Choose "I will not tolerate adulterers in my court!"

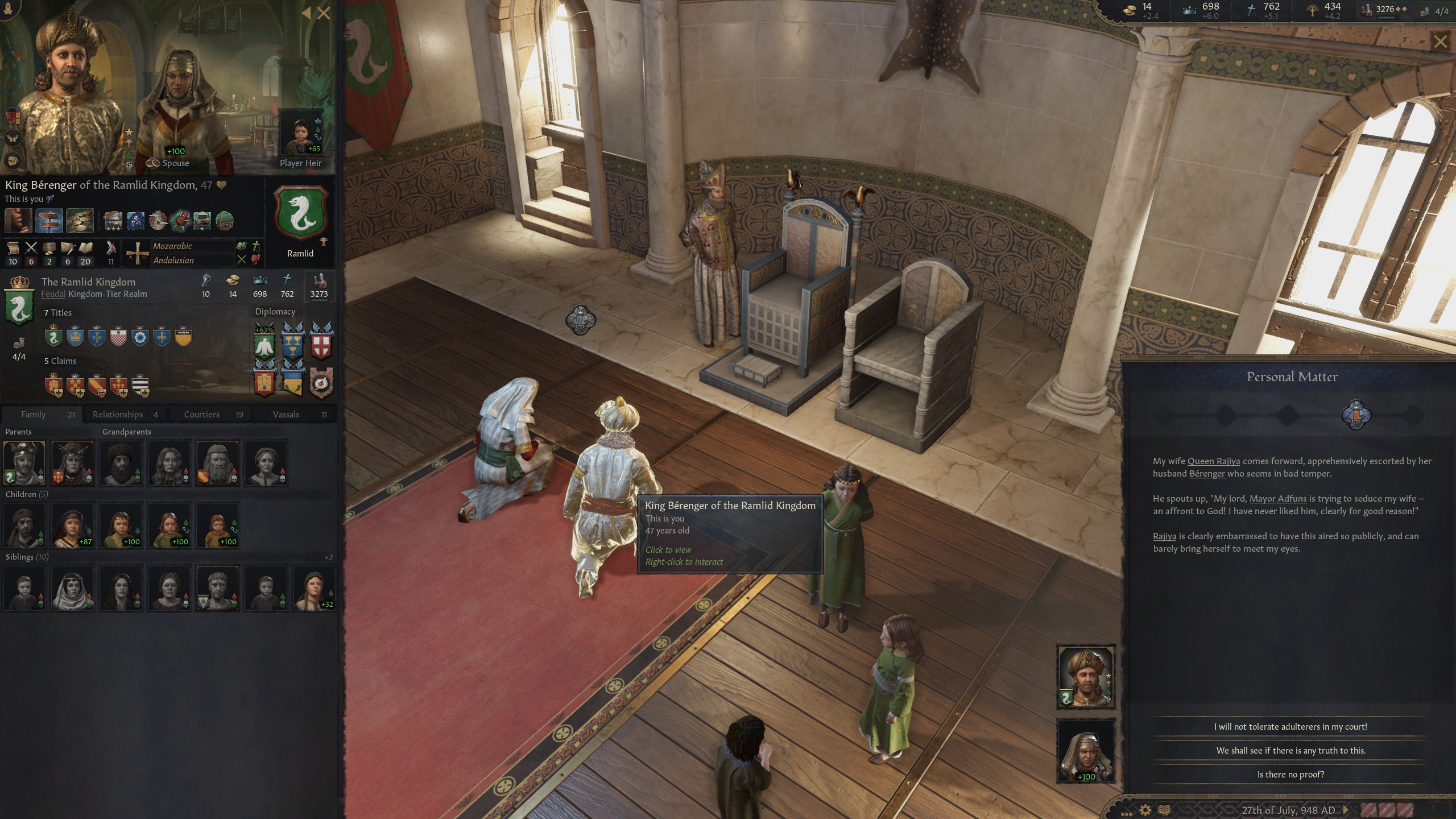pyautogui.click(x=1290, y=726)
